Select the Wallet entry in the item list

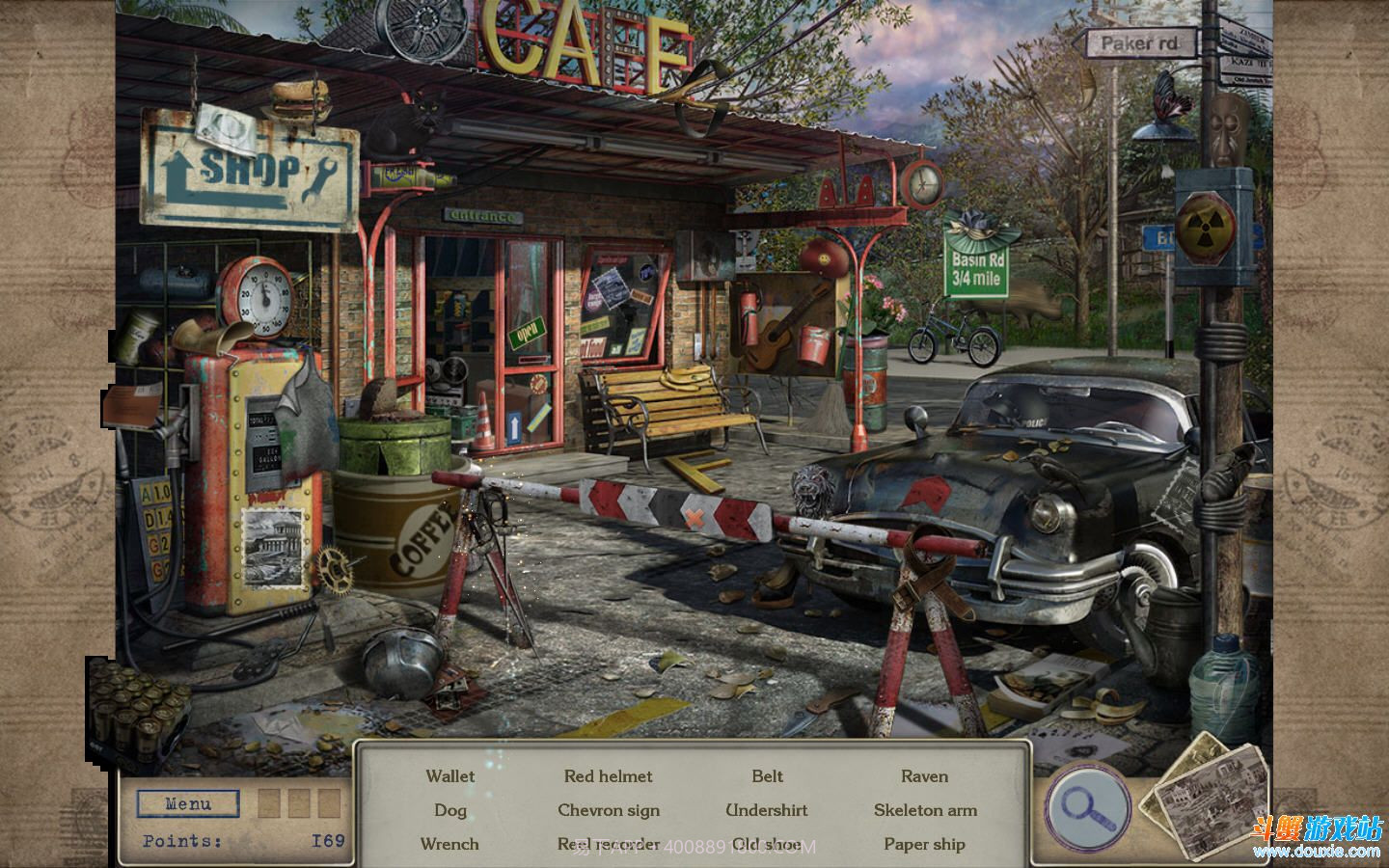click(450, 776)
